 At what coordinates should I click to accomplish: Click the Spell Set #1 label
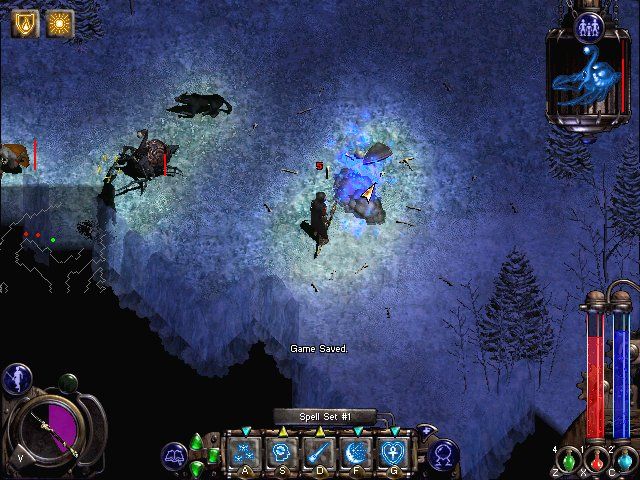pos(324,416)
